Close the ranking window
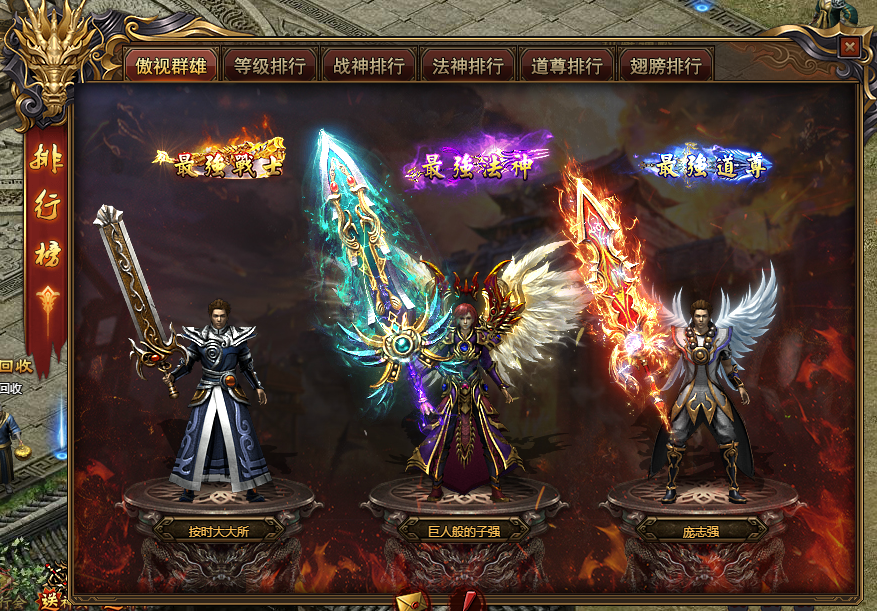Screen dimensions: 877x611 849,46
